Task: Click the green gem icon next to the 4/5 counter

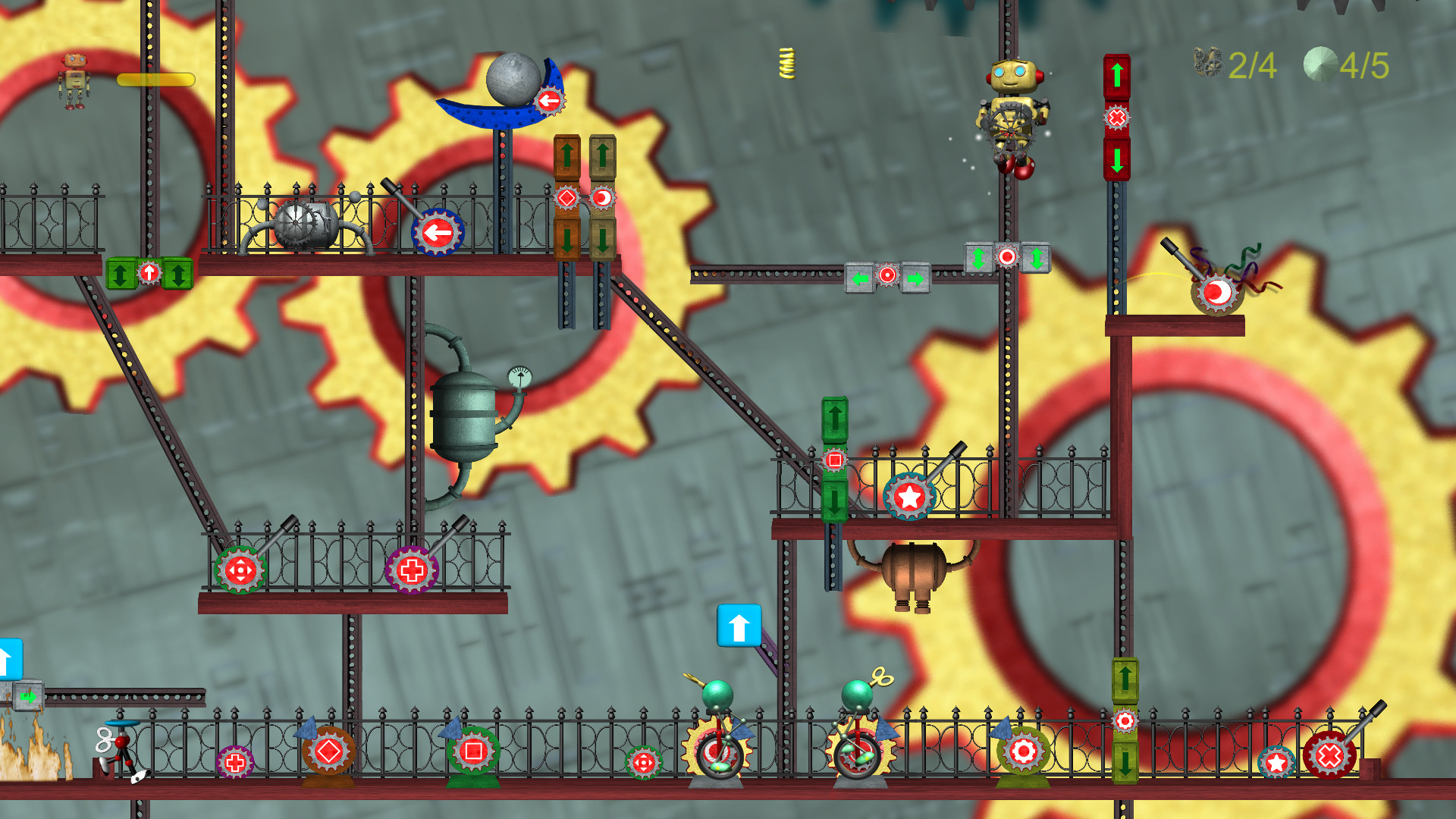Action: (x=1319, y=64)
